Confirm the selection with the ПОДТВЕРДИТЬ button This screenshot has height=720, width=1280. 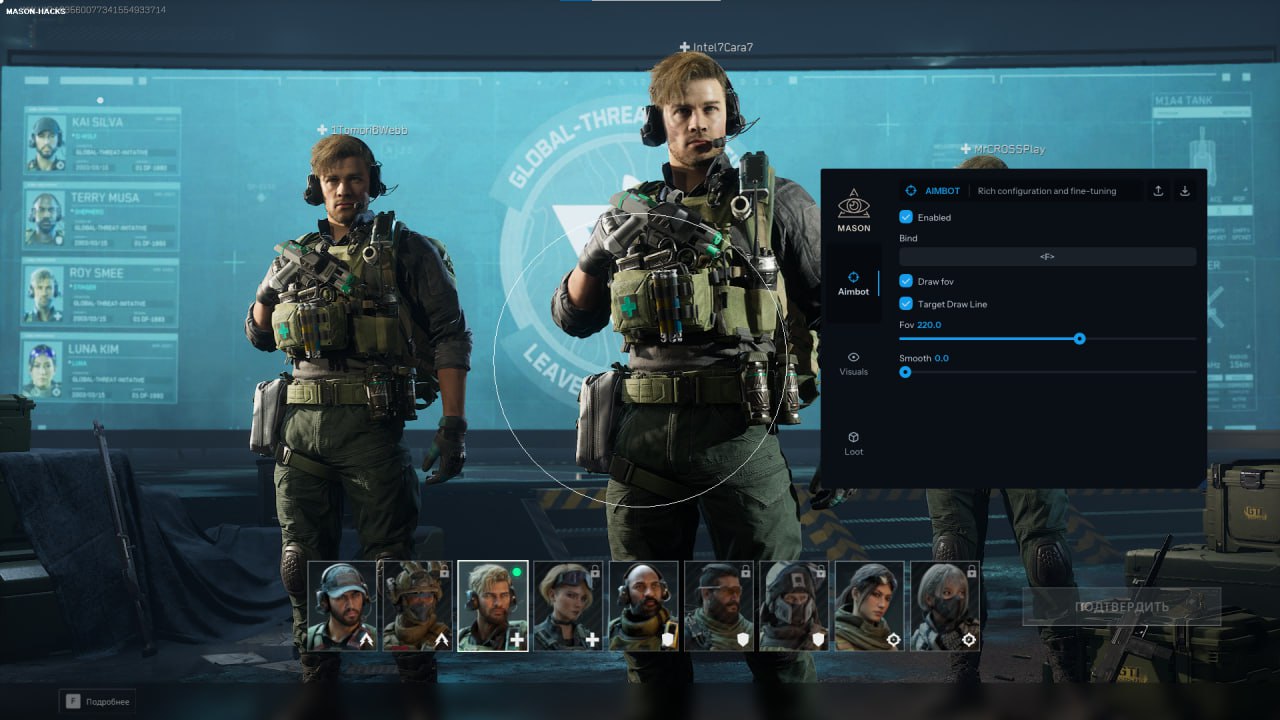(x=1121, y=607)
